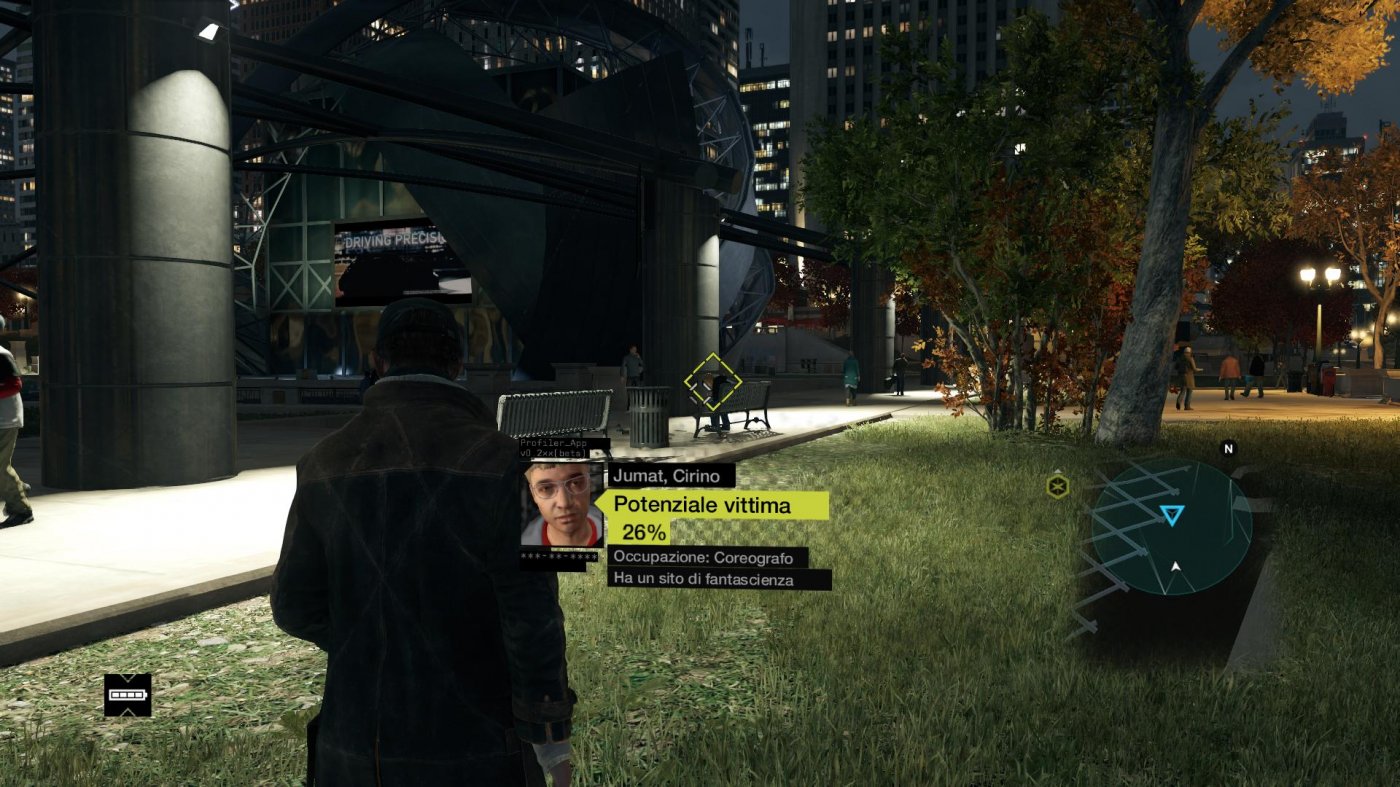Click the Ha un sito di fantascienza detail line

[x=703, y=580]
